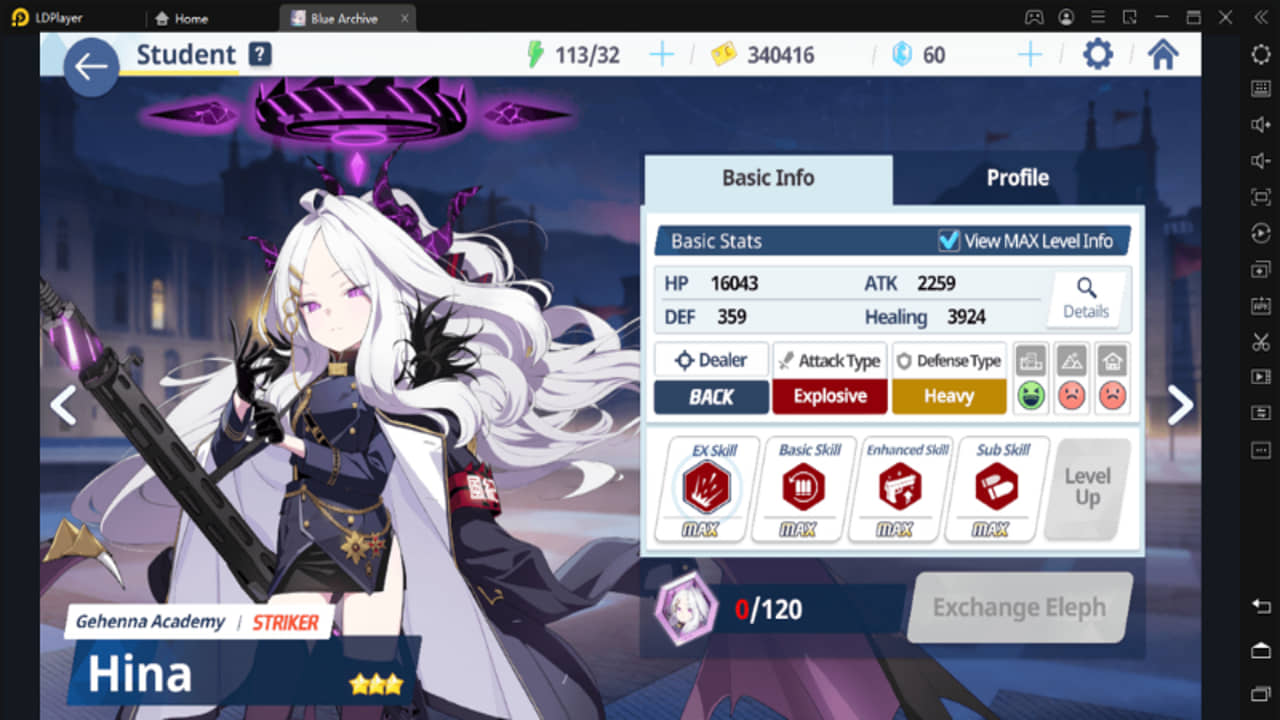Switch to the Profile tab
Viewport: 1280px width, 720px height.
click(1018, 178)
